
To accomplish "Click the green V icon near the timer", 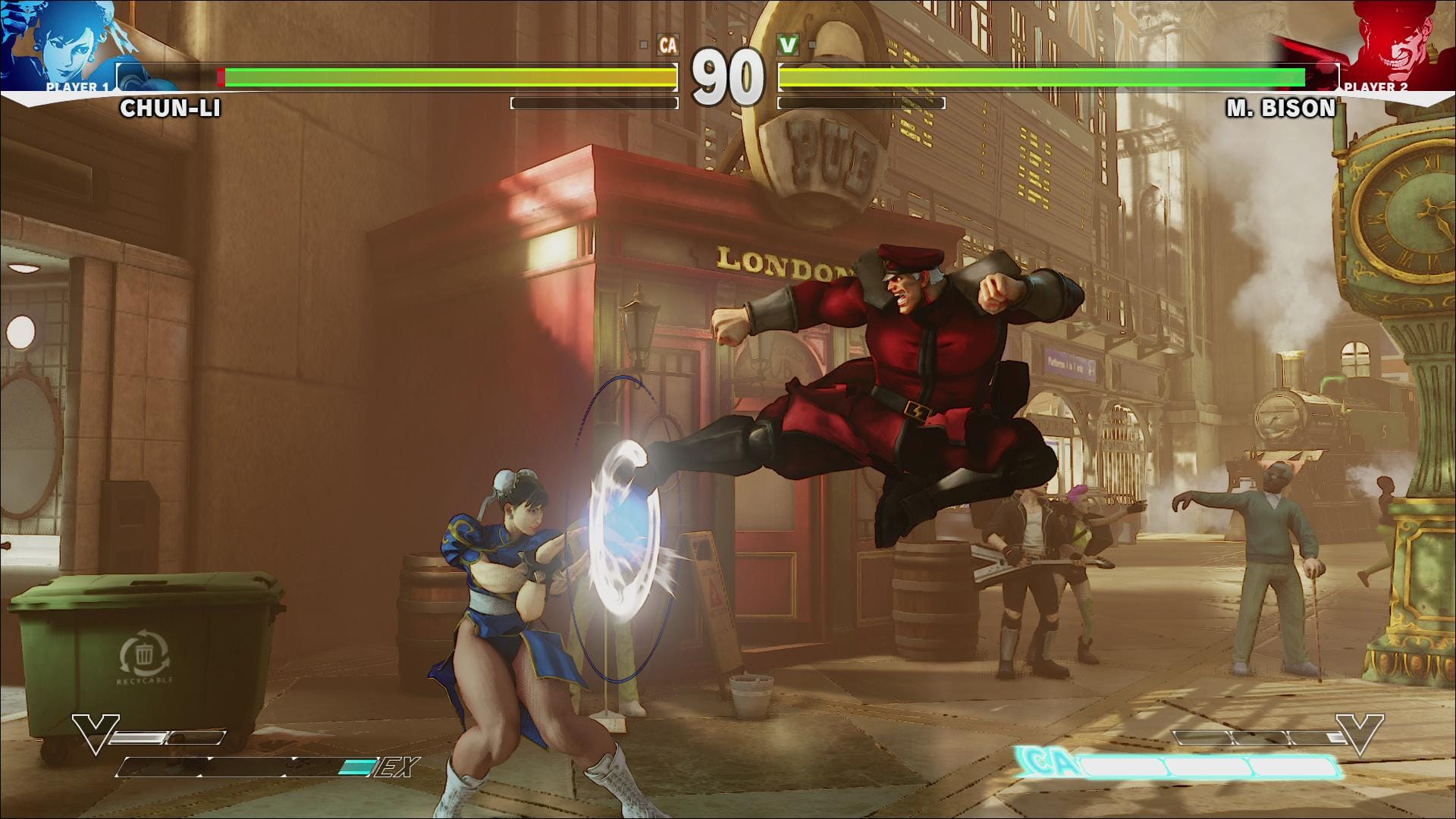I will click(786, 45).
